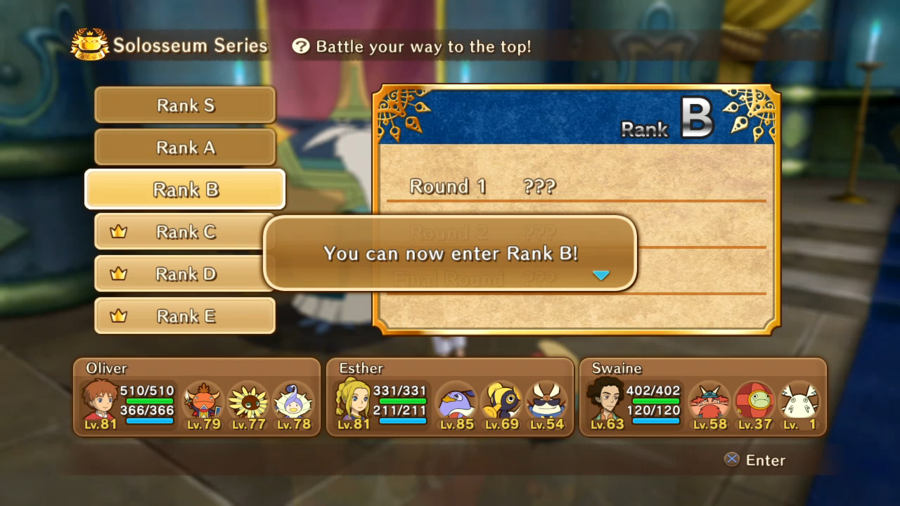Select Swaine's level 1 familiar

point(799,402)
